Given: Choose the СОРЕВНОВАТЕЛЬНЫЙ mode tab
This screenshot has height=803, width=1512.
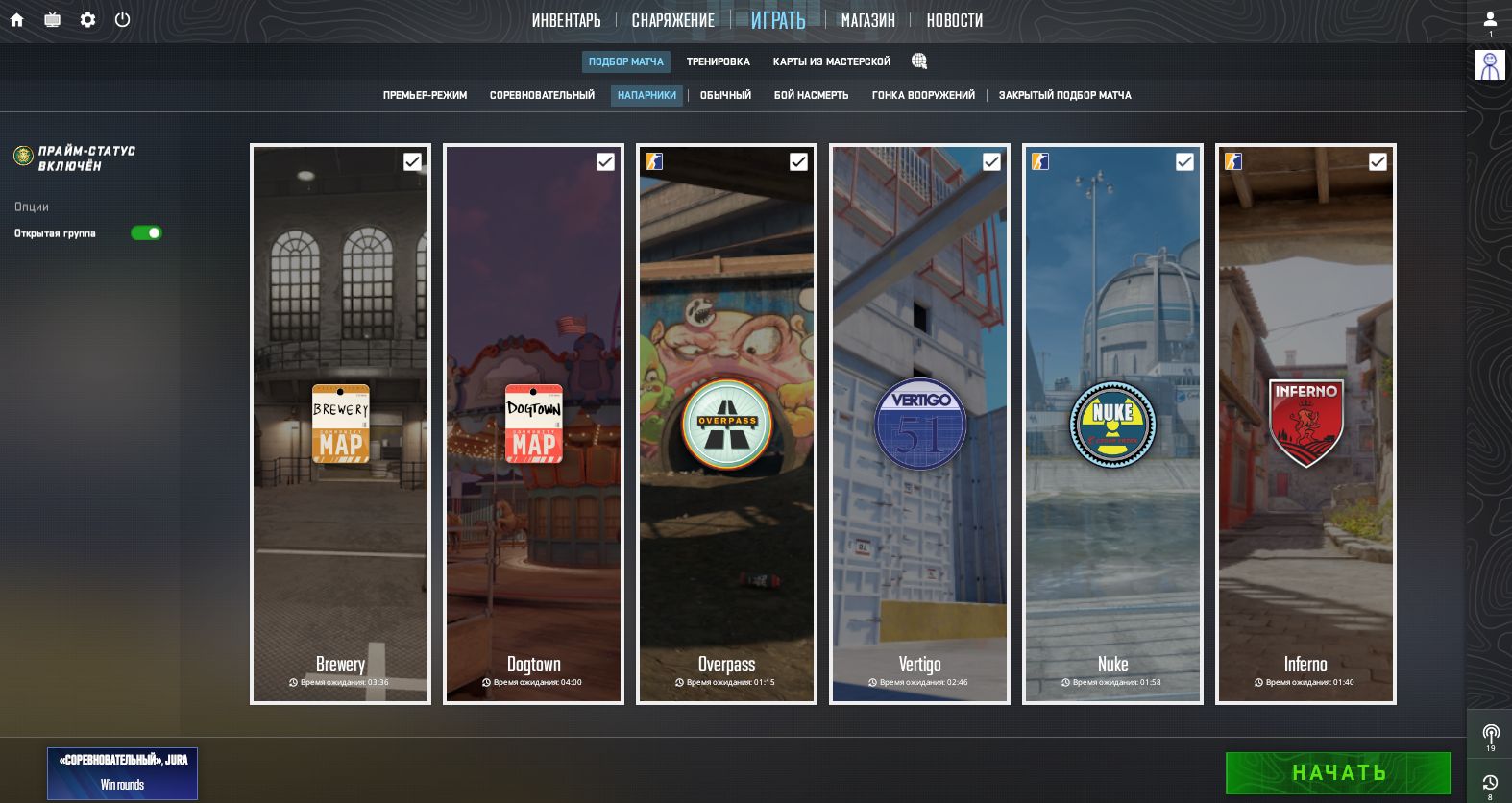Looking at the screenshot, I should tap(542, 95).
